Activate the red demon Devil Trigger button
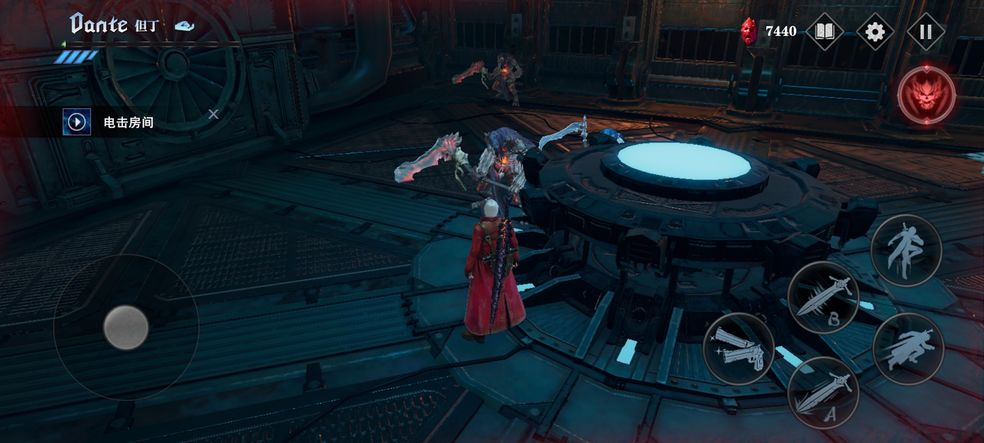 click(926, 95)
